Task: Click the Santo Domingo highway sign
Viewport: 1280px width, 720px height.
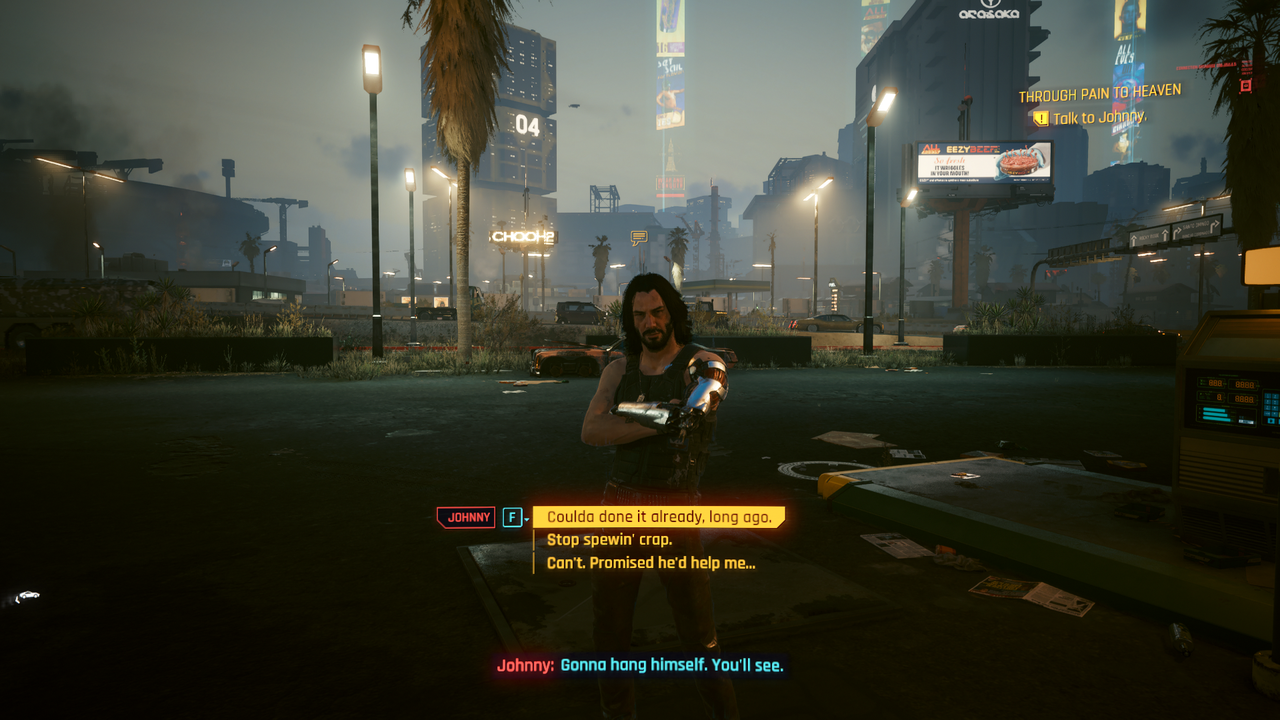Action: pos(1196,227)
